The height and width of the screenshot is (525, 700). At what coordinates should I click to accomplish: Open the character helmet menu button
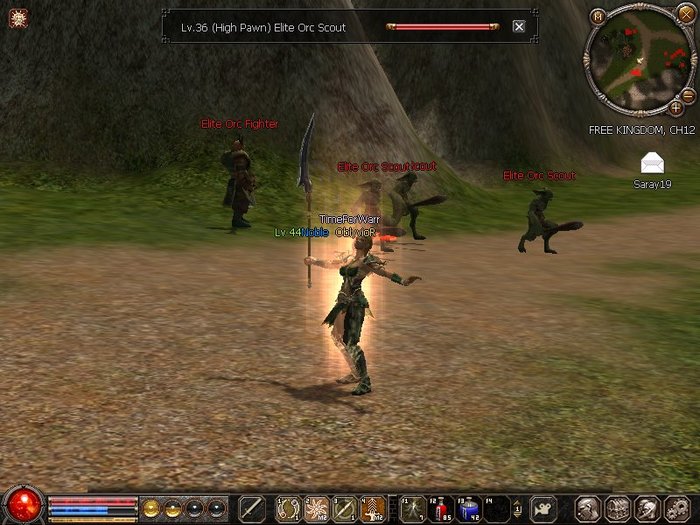[588, 508]
